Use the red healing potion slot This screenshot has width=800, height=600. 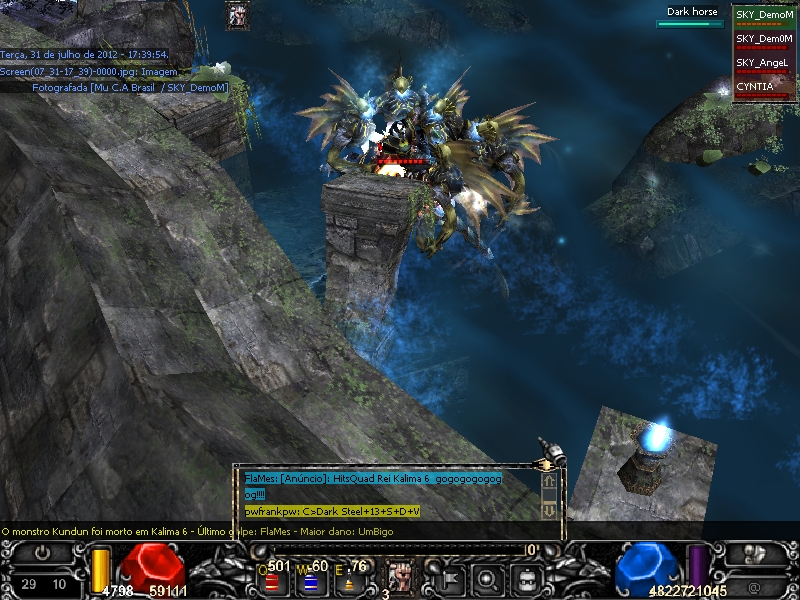pyautogui.click(x=273, y=580)
